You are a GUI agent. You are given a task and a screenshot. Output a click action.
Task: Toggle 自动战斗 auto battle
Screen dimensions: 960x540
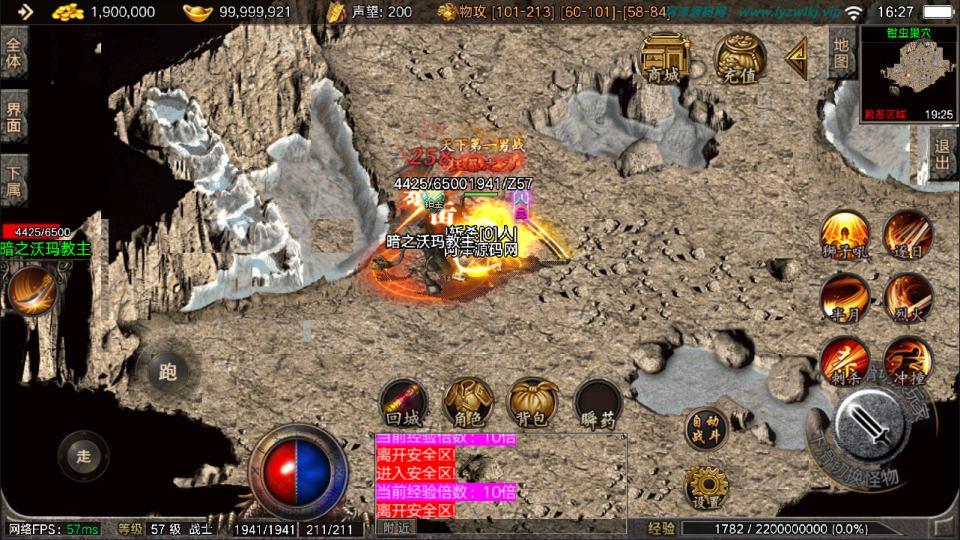pyautogui.click(x=707, y=428)
